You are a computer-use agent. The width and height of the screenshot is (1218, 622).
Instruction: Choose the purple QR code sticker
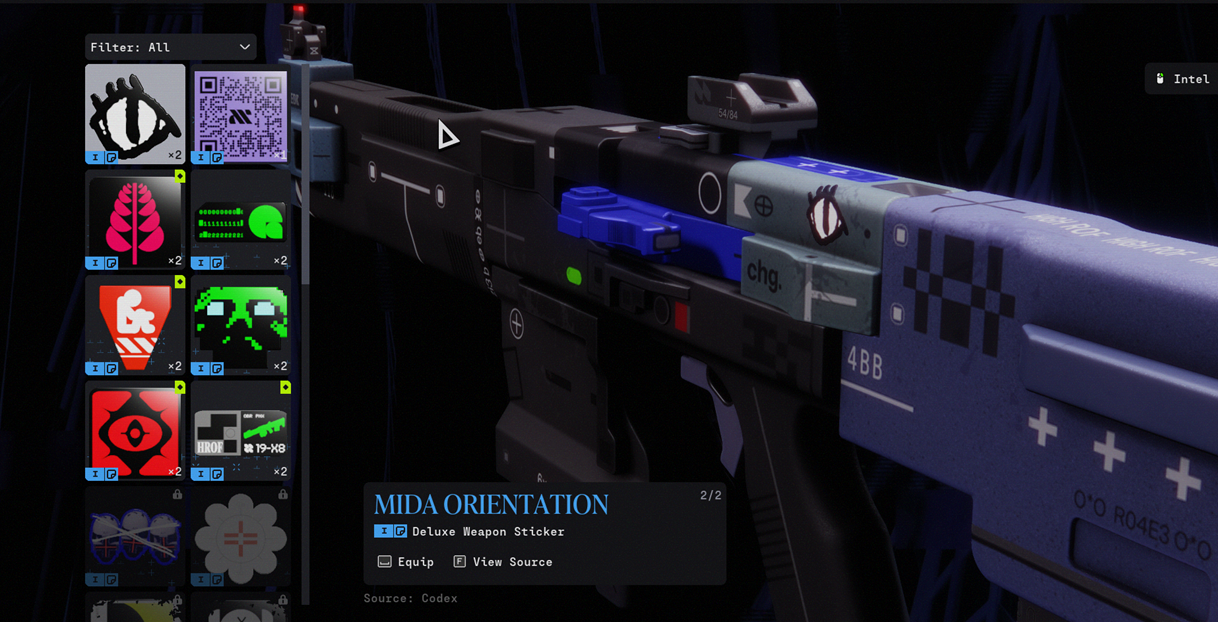click(x=240, y=113)
